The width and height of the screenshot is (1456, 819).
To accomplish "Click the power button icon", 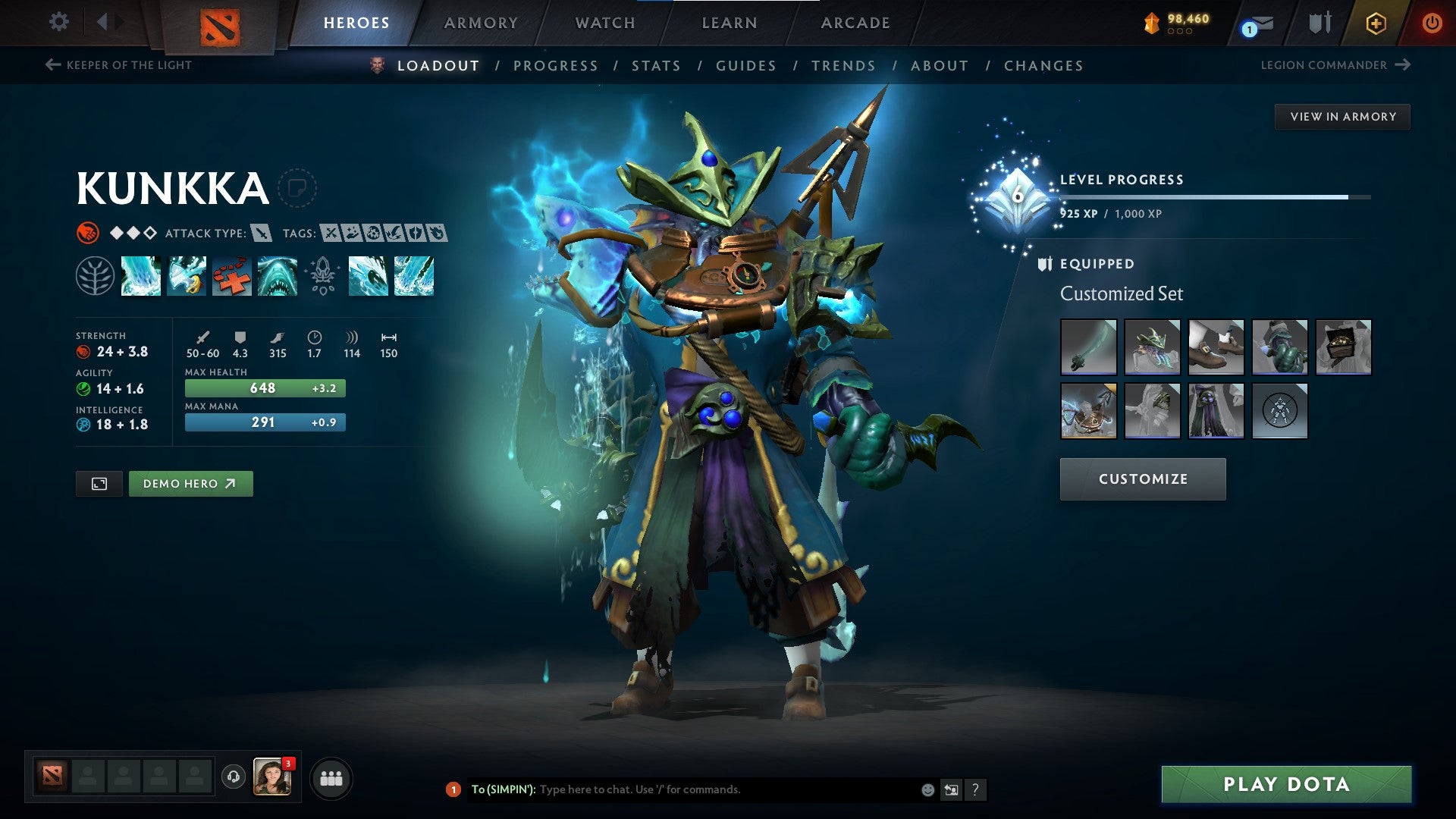I will (1433, 23).
